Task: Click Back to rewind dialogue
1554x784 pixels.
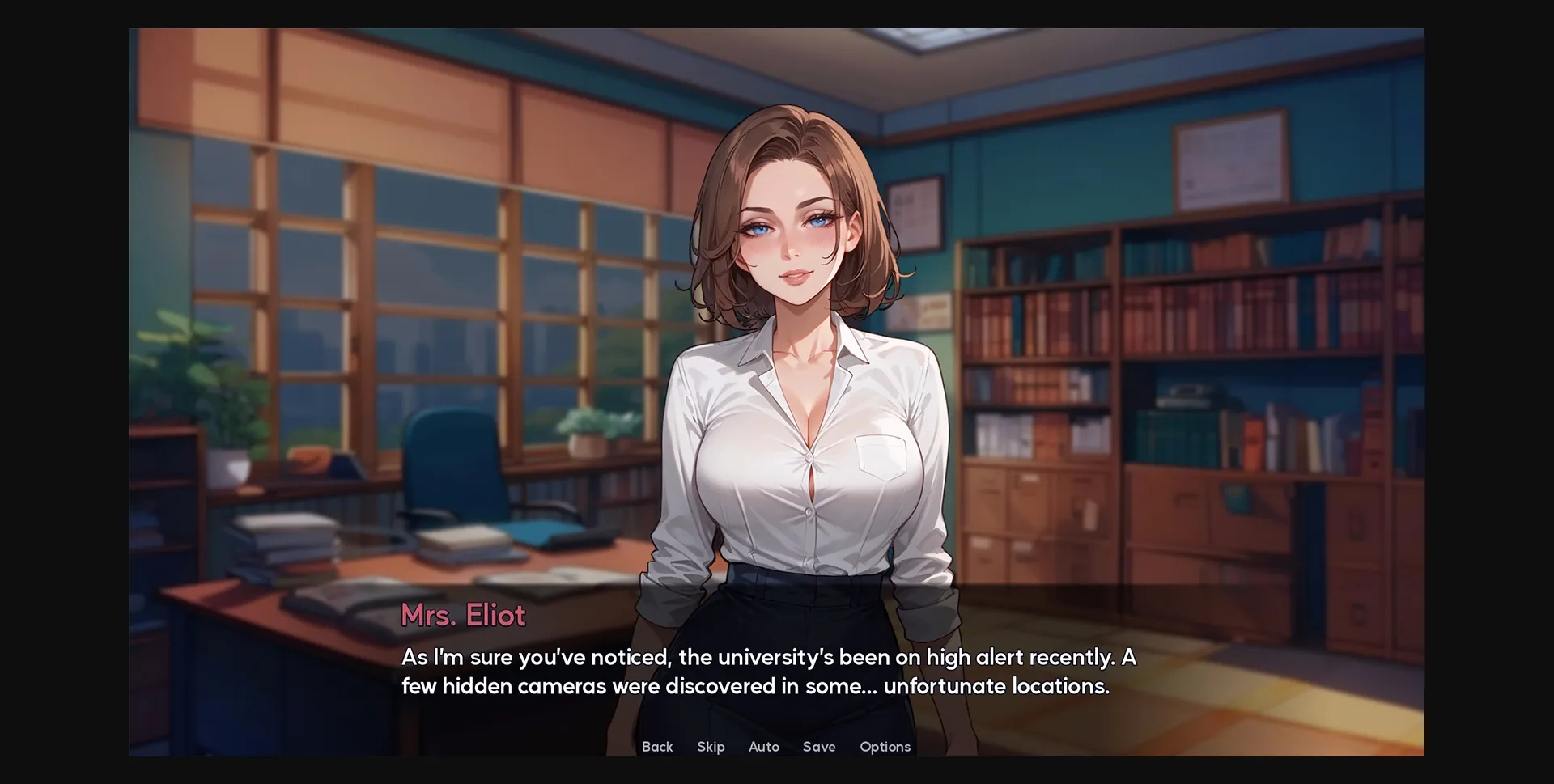Action: tap(657, 747)
